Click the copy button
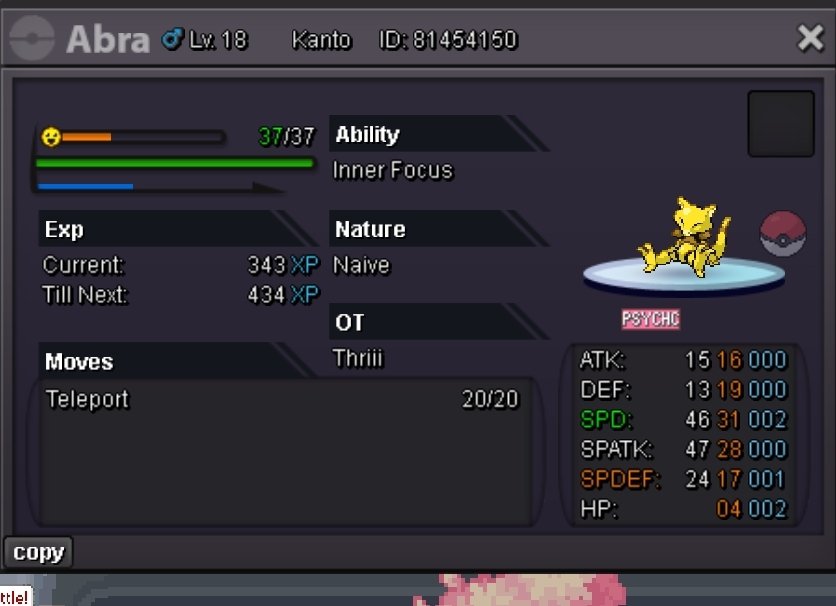 pyautogui.click(x=38, y=552)
